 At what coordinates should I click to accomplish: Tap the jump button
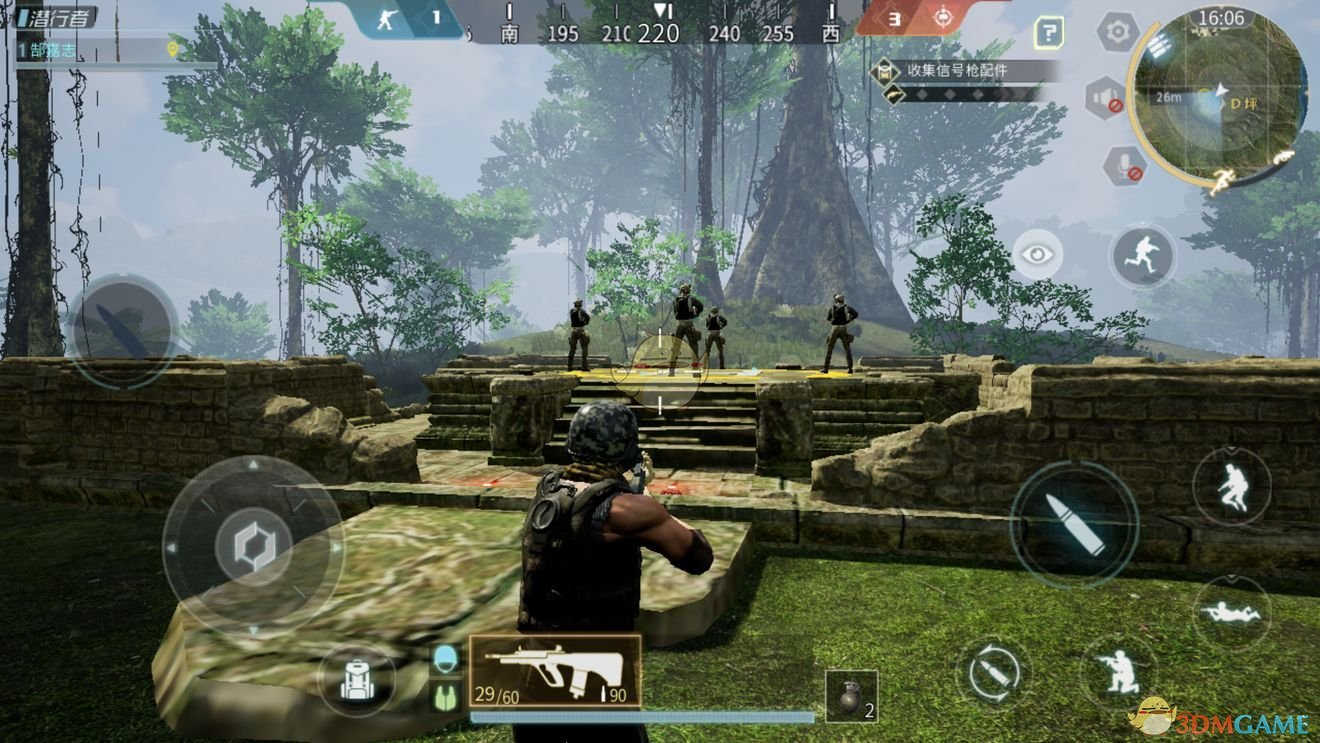[1231, 487]
